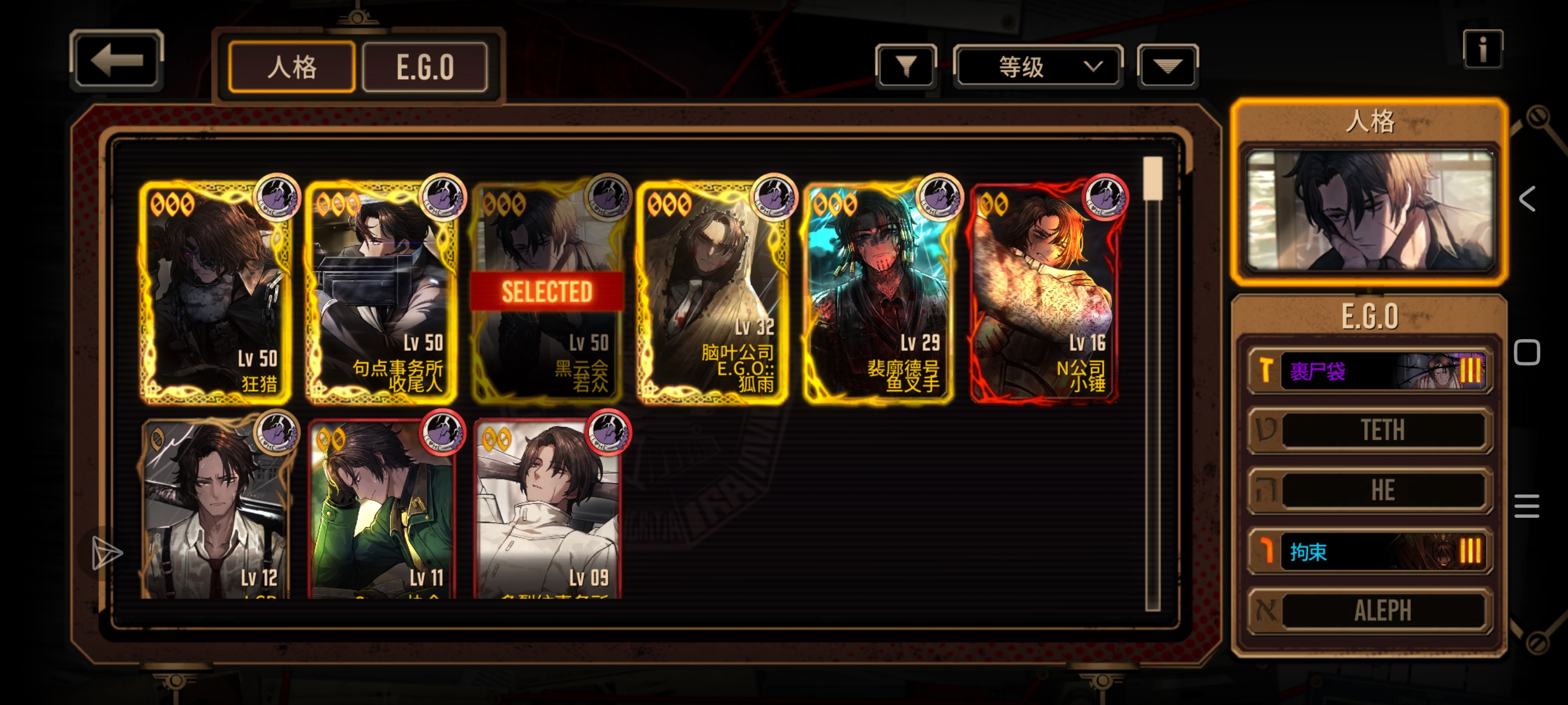Screen dimensions: 1568x705
Task: Choose the 句点事务所 收尾人 identity card
Action: 381,292
